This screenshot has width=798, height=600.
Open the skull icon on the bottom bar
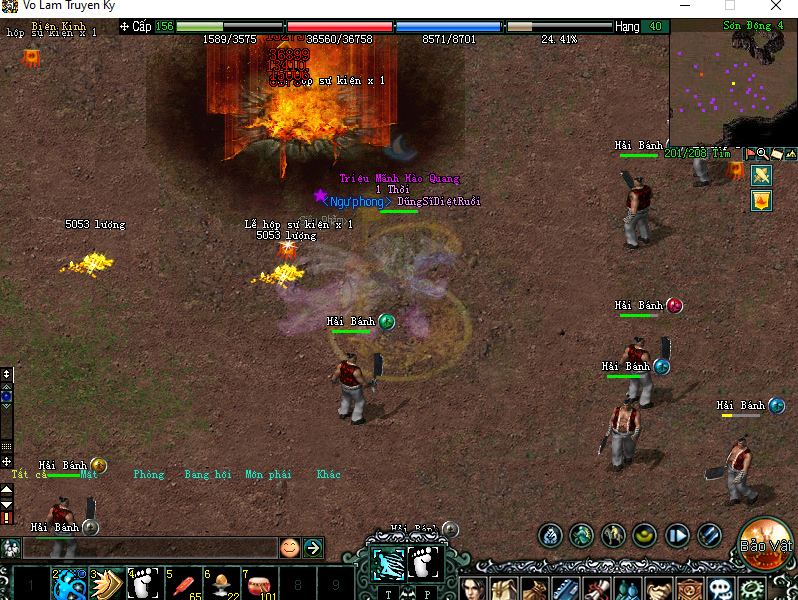tap(720, 589)
